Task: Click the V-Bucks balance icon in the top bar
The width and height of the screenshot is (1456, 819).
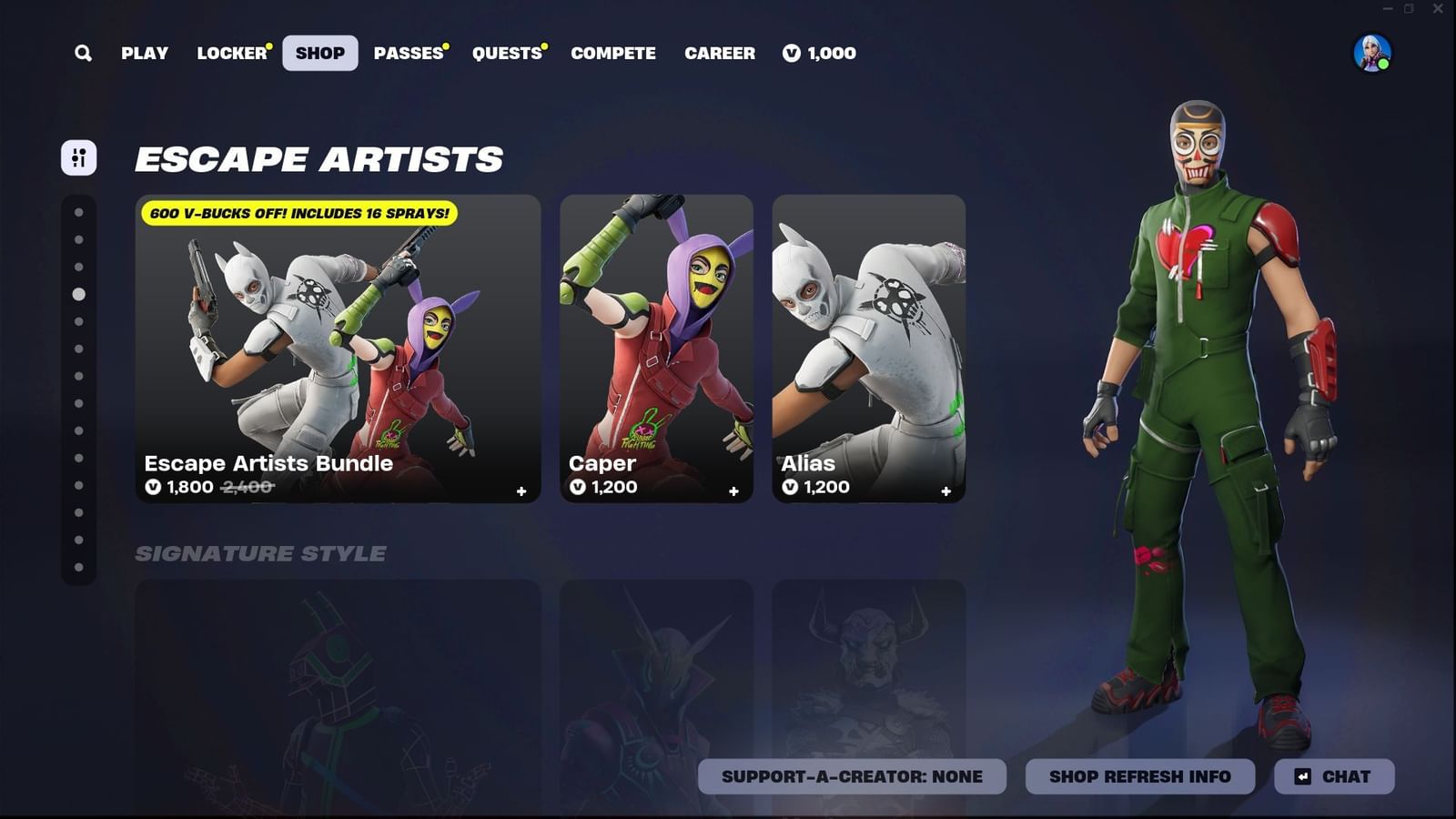Action: tap(791, 53)
